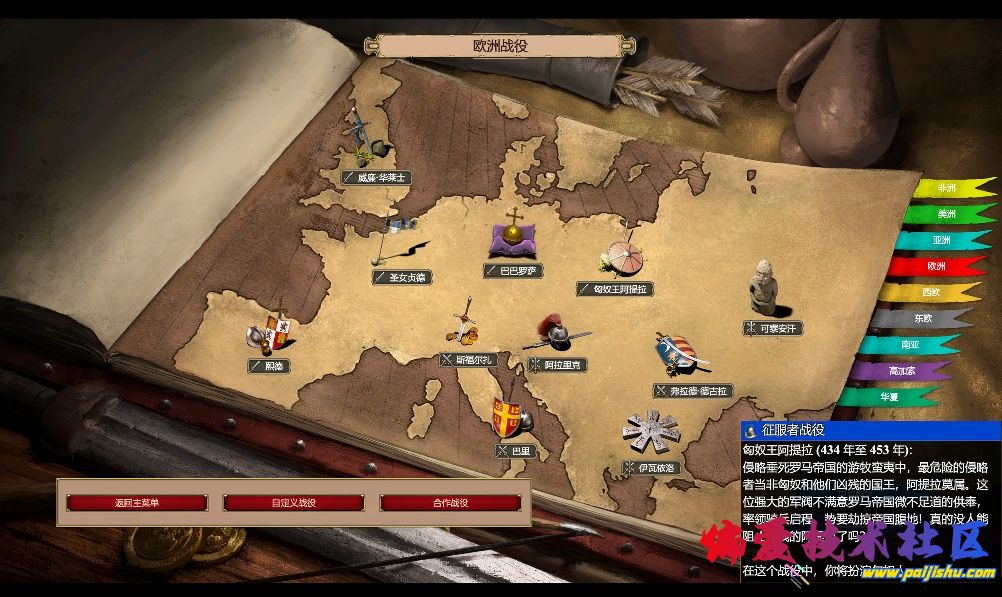Start the 圣女贞德 campaign
The height and width of the screenshot is (597, 1002).
point(401,277)
